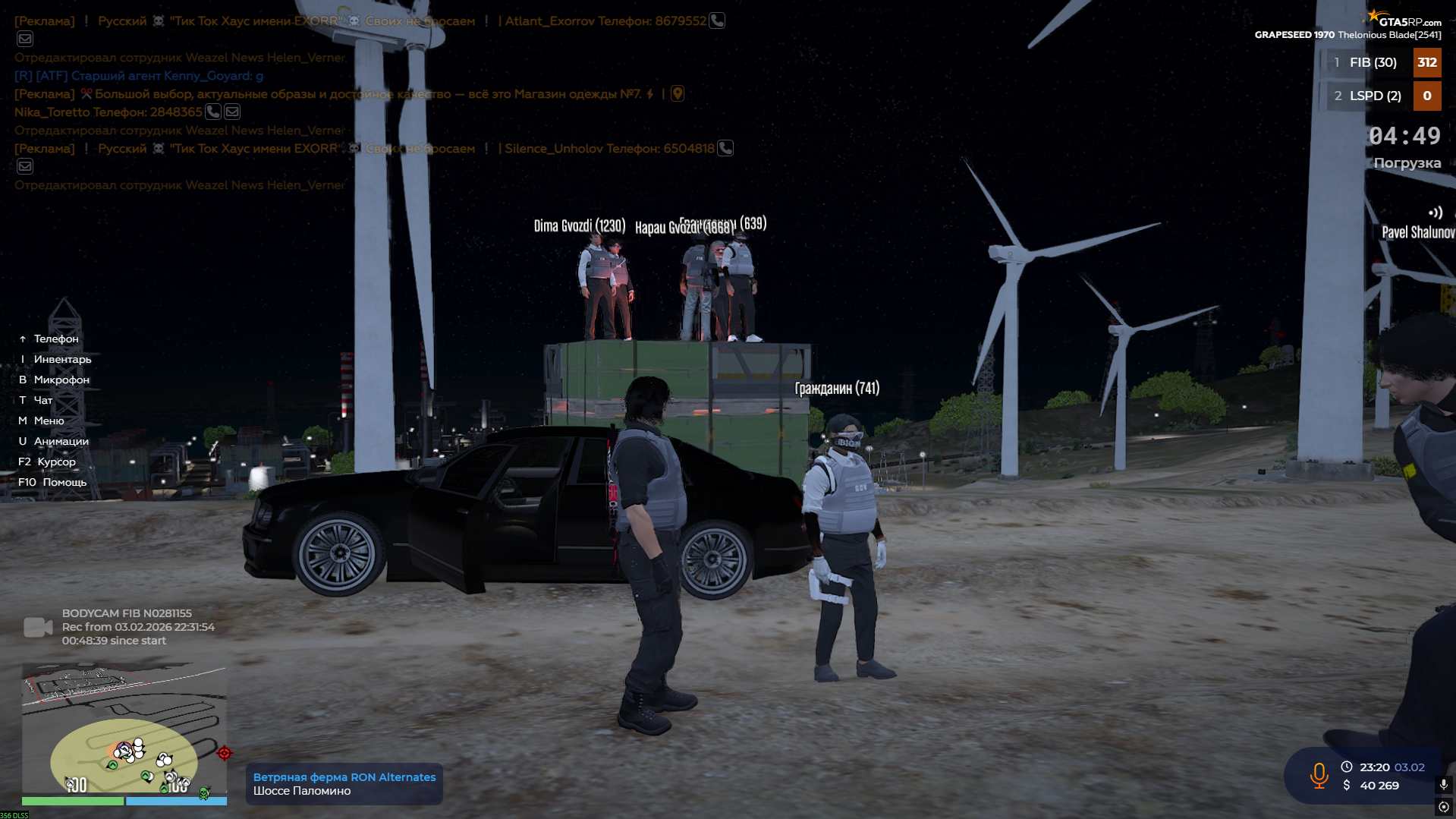Click the bodycam camera icon
This screenshot has width=1456, height=819.
point(38,627)
